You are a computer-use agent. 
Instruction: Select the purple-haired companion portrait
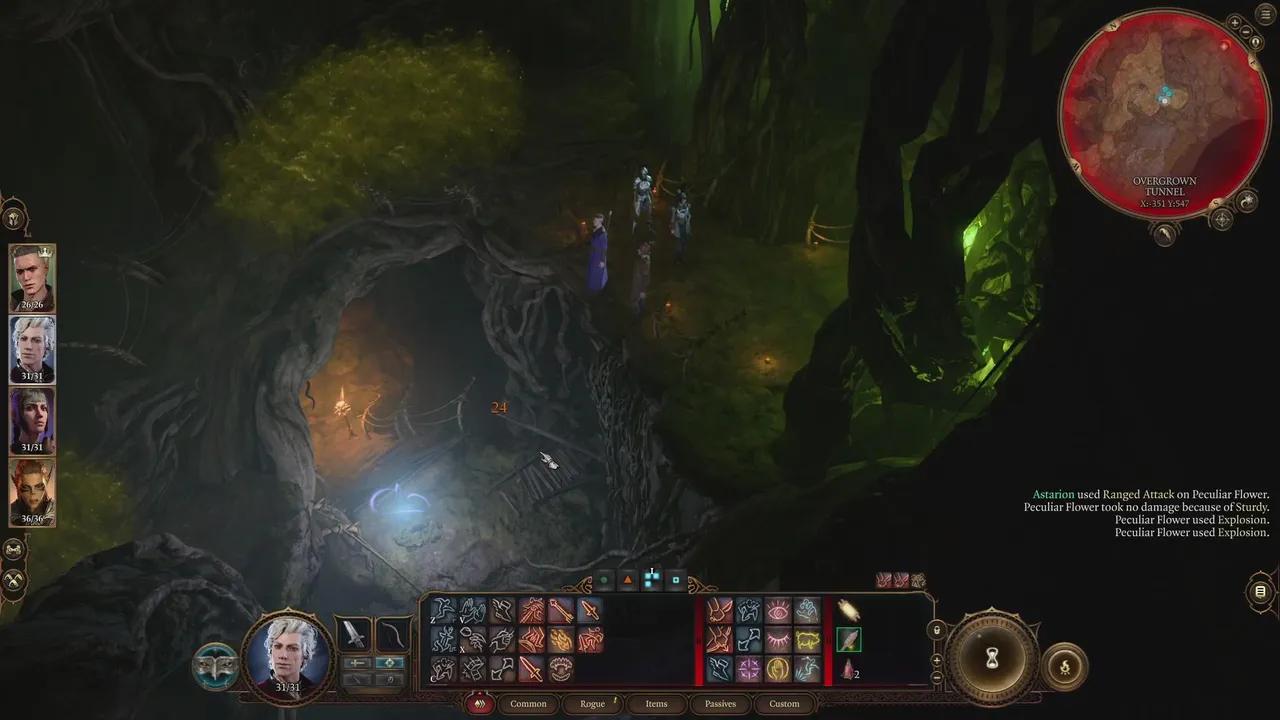[32, 420]
